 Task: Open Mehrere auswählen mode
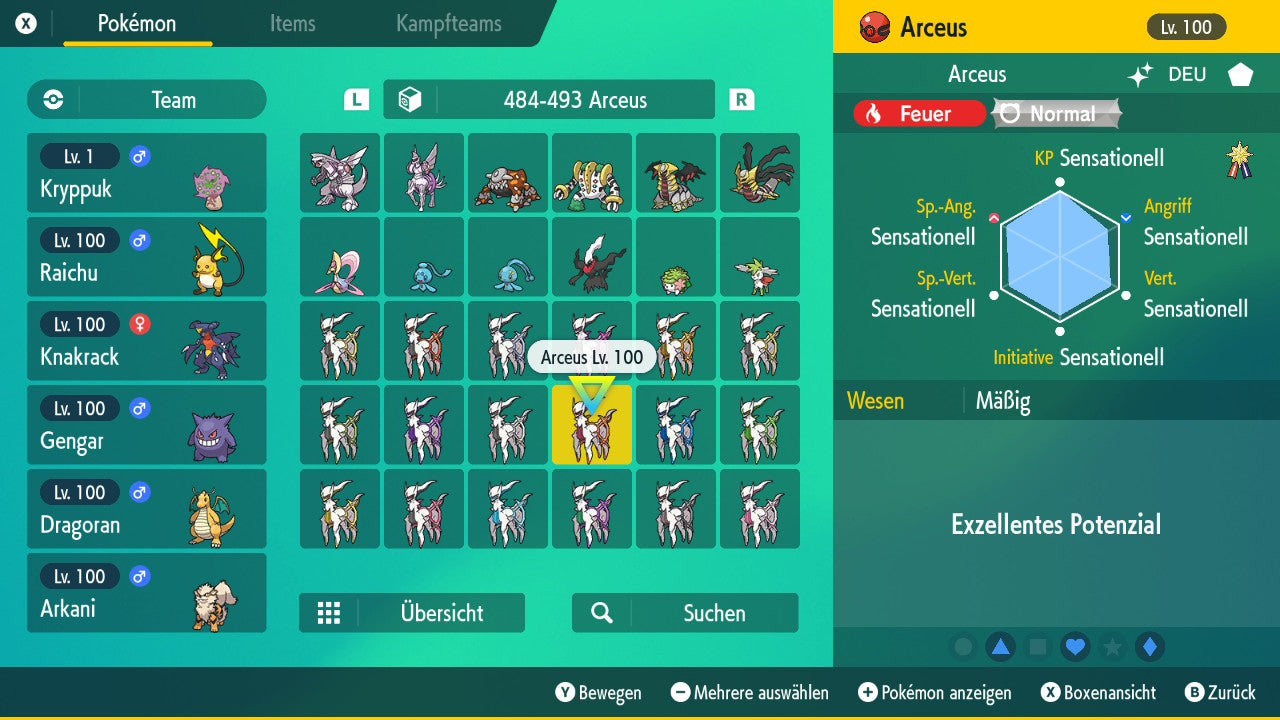(x=752, y=692)
